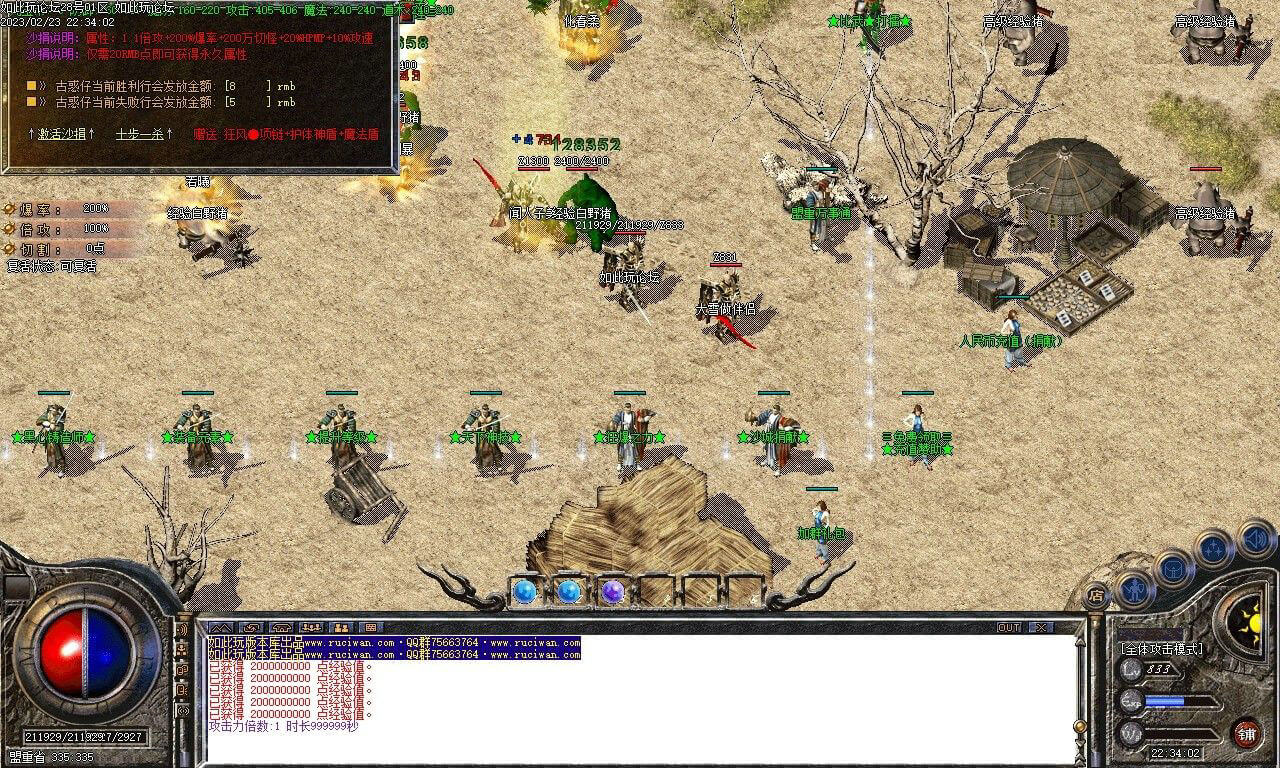This screenshot has width=1280, height=768.
Task: Open the character equipment icon
Action: click(x=1136, y=589)
